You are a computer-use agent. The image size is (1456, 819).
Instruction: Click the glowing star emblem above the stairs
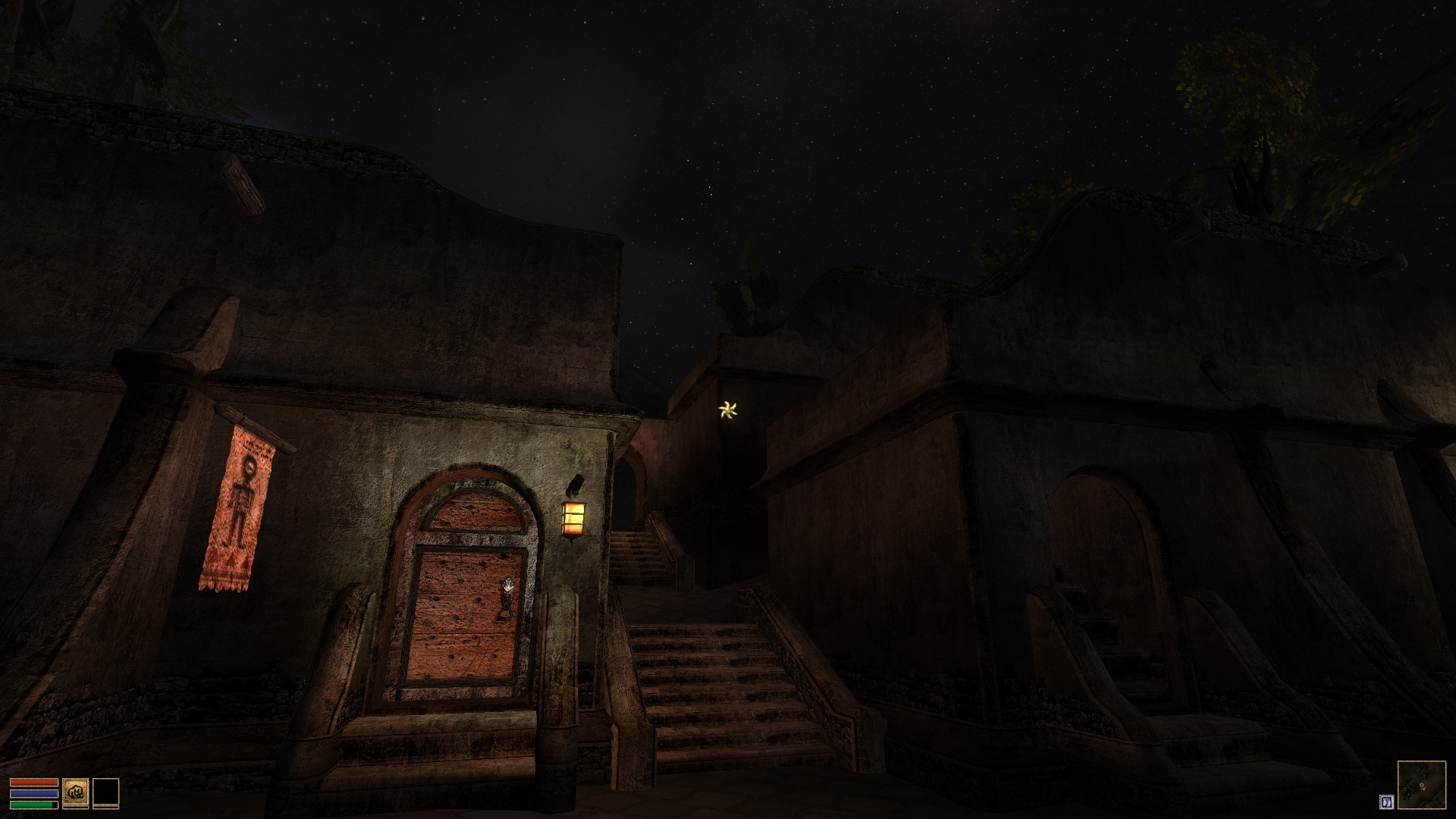tap(726, 411)
